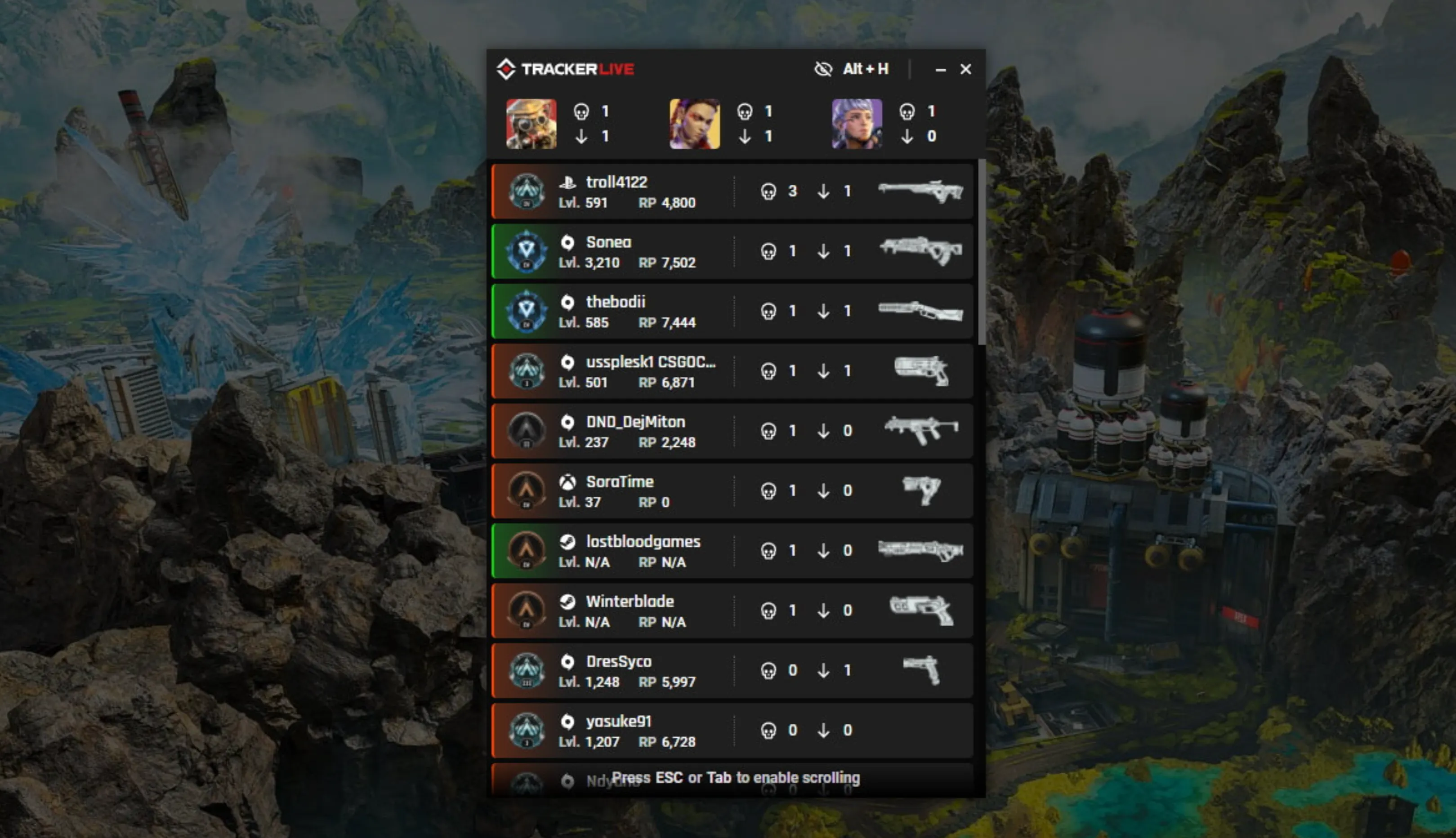The height and width of the screenshot is (838, 1456).
Task: Click yasuke91's RP 6,728 stat
Action: [666, 742]
